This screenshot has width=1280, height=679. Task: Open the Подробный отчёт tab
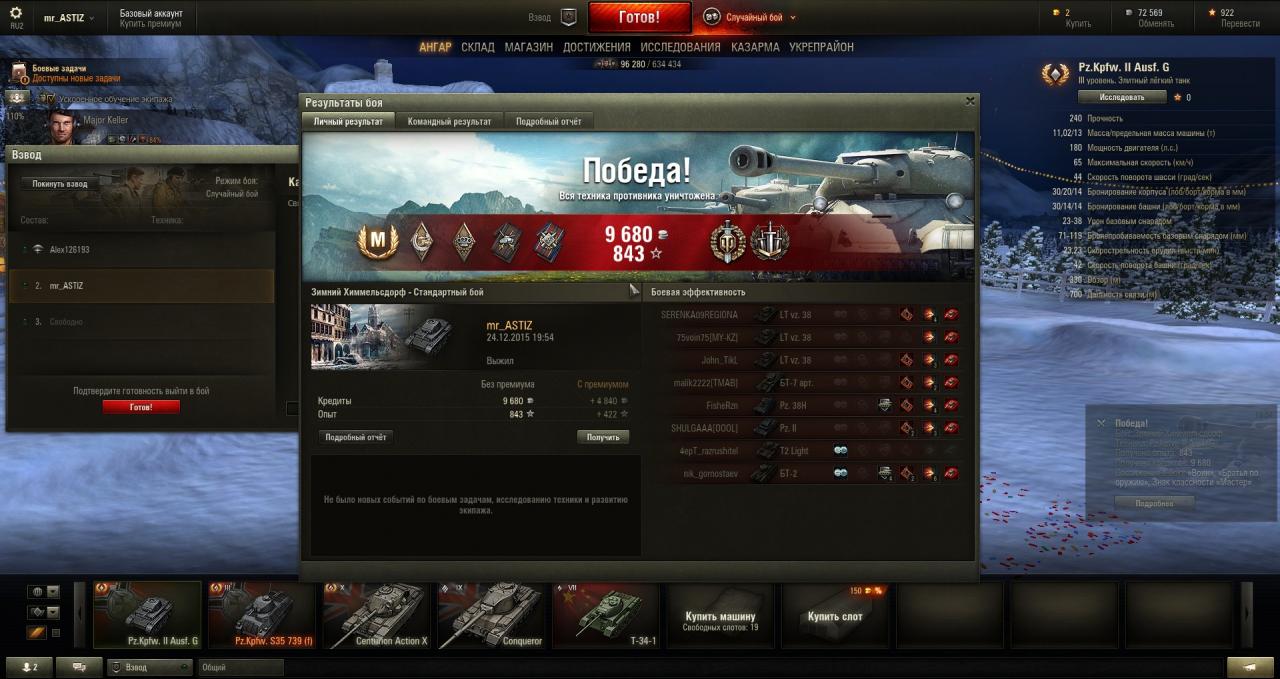point(548,121)
